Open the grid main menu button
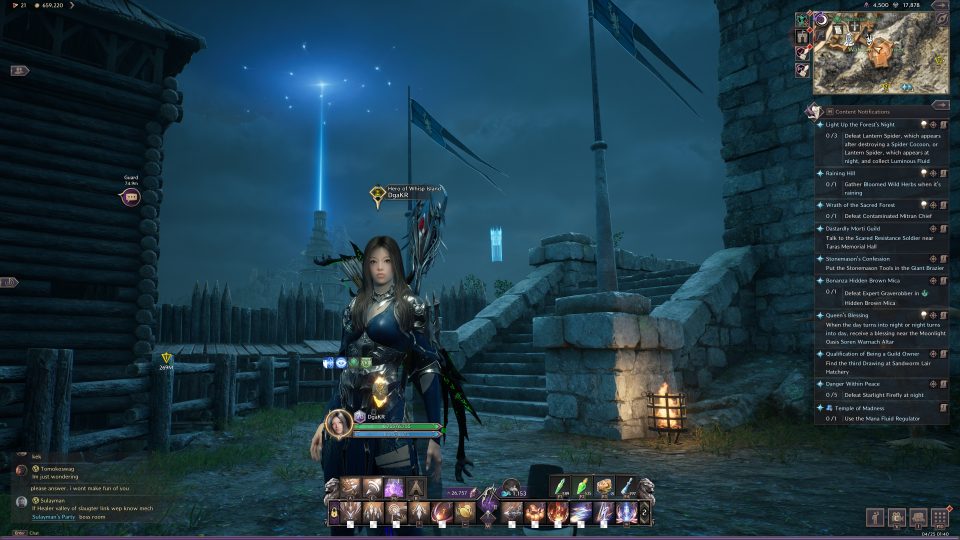This screenshot has width=960, height=540. point(940,517)
